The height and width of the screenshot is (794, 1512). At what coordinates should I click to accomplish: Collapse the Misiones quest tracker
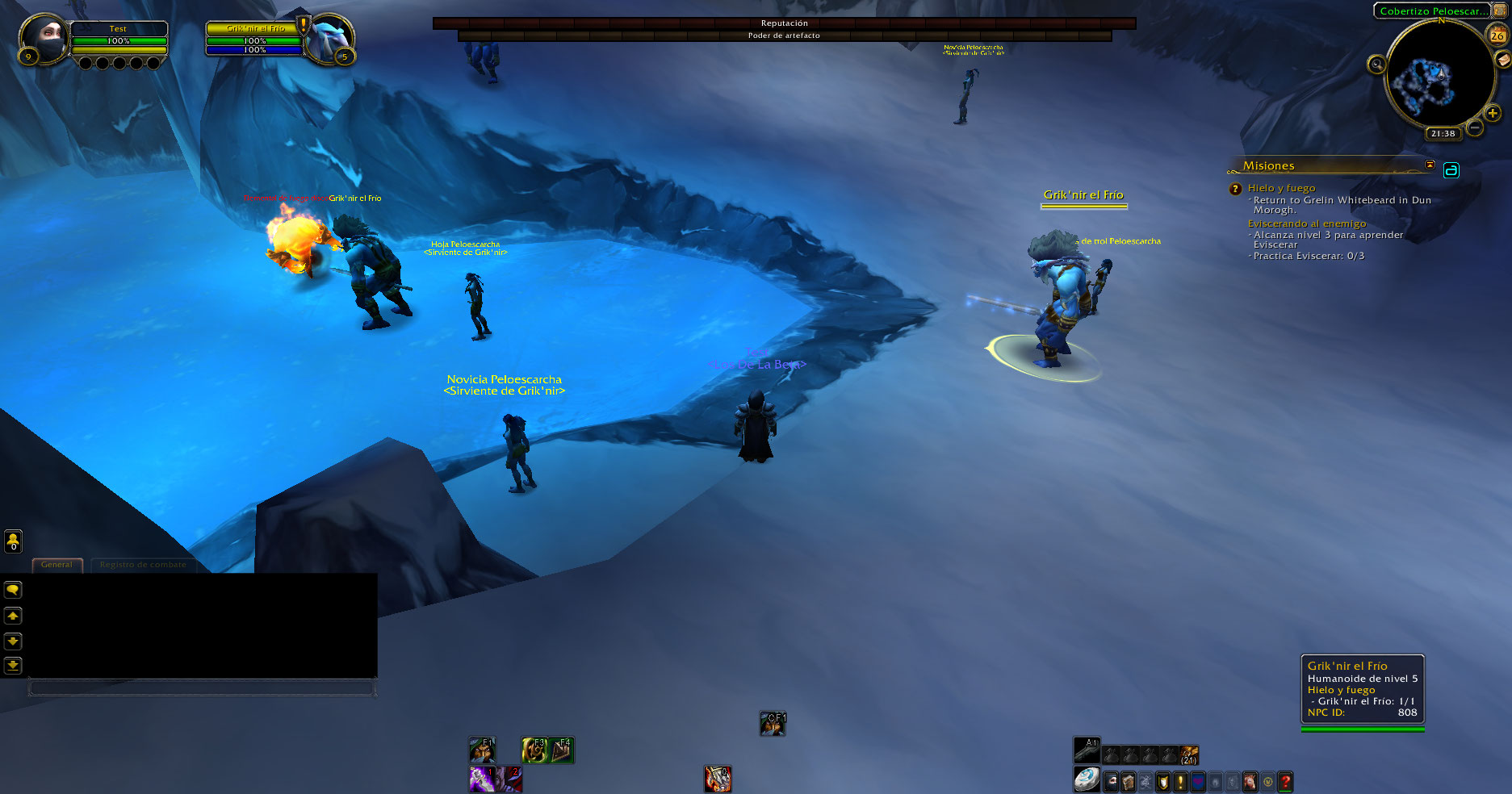(1430, 165)
